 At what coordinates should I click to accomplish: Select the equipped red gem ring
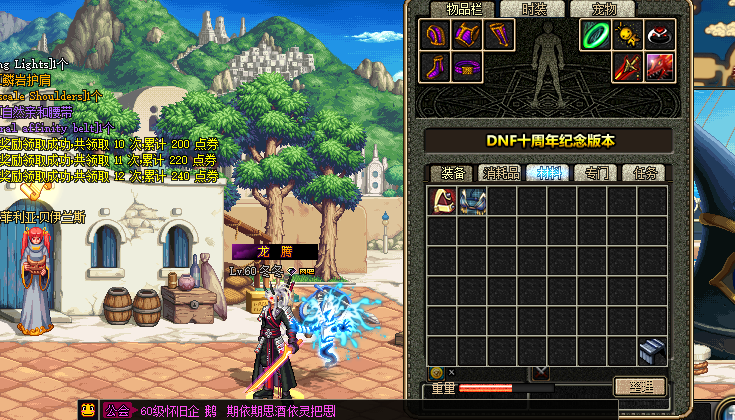coord(659,36)
